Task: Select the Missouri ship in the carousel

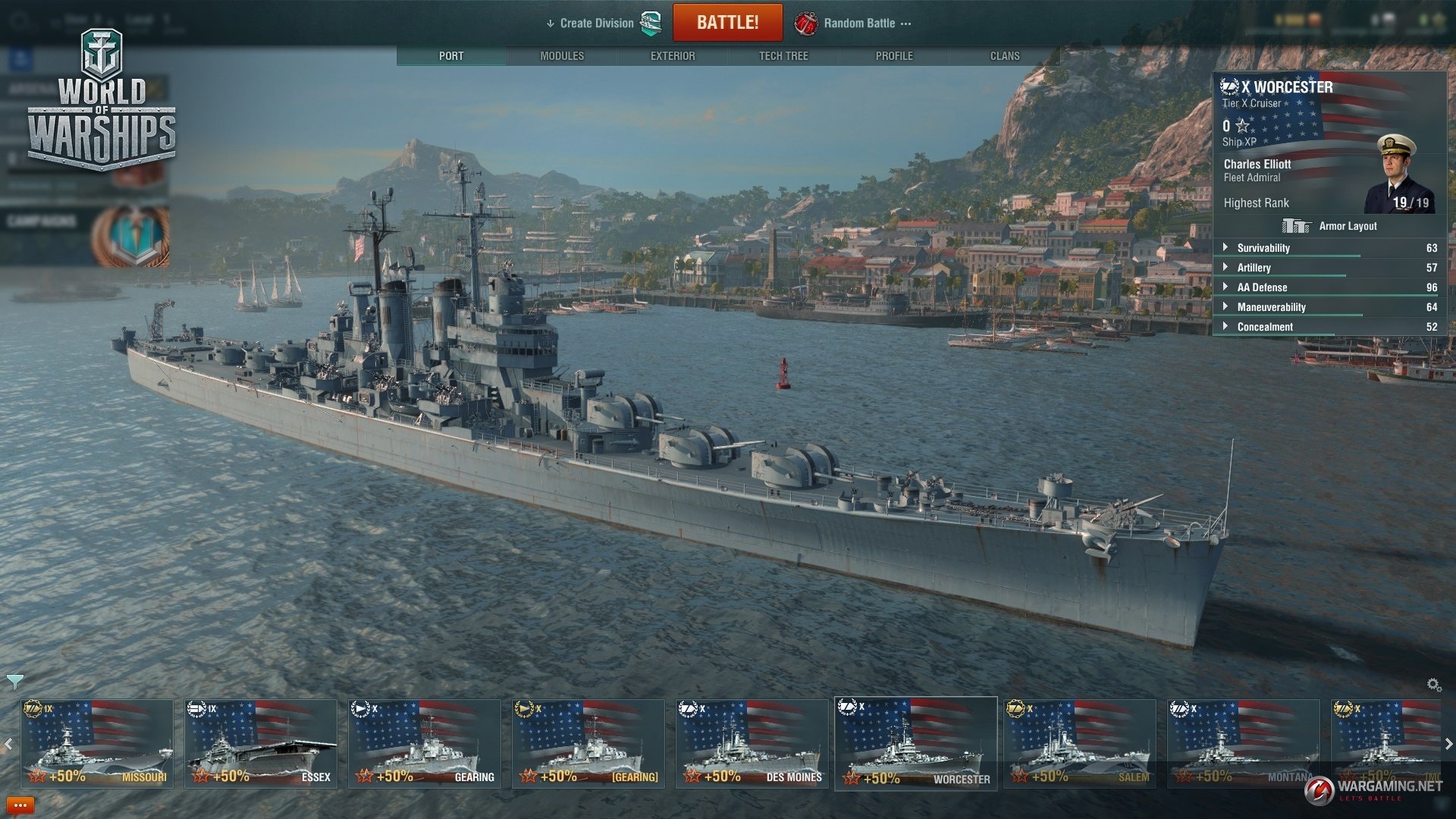Action: click(x=96, y=743)
